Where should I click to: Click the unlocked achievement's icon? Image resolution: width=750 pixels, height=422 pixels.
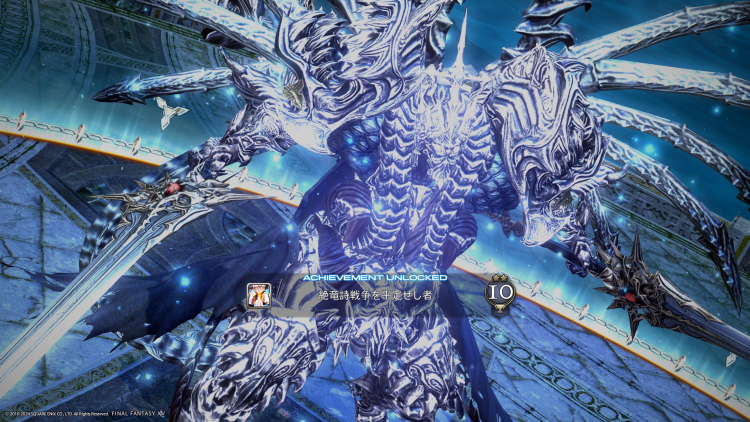pos(256,294)
